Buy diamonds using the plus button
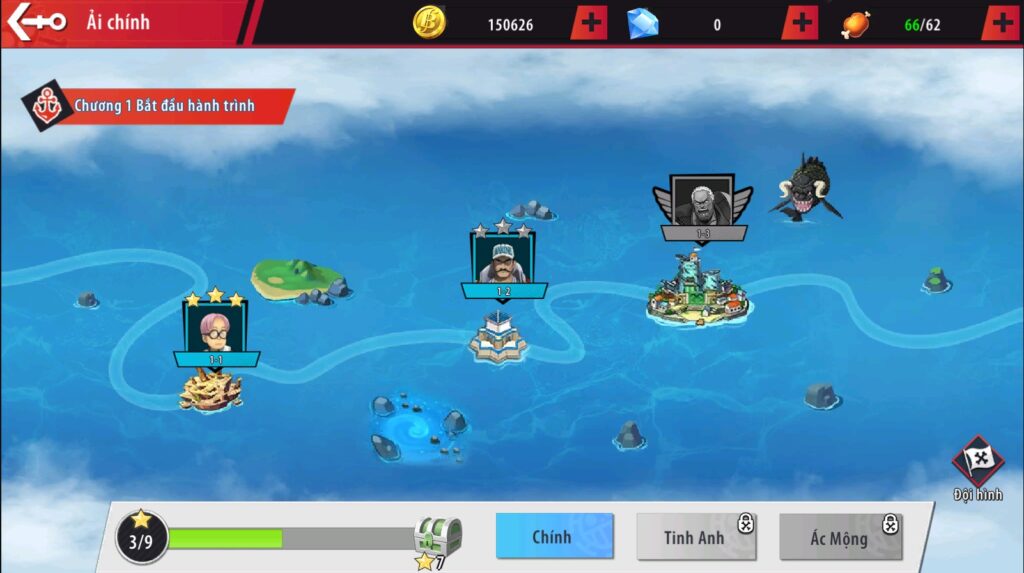 800,23
